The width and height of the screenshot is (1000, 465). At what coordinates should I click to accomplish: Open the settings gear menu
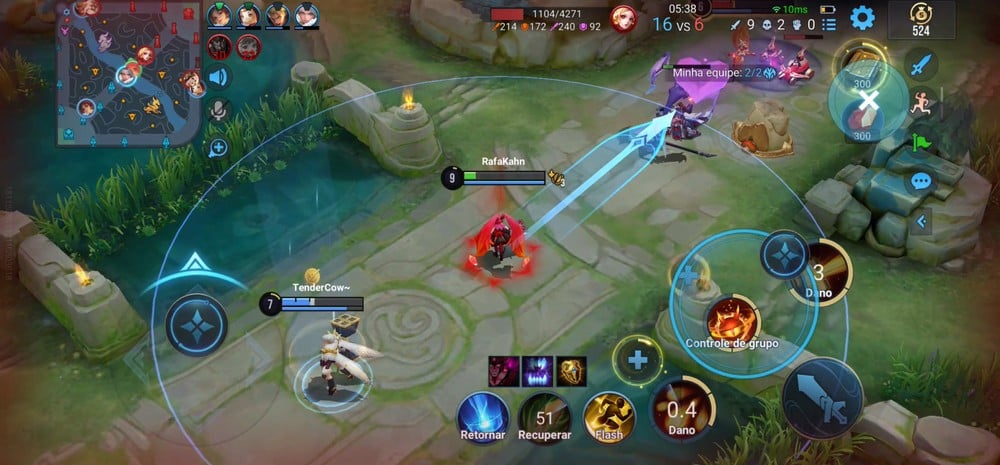(x=862, y=17)
